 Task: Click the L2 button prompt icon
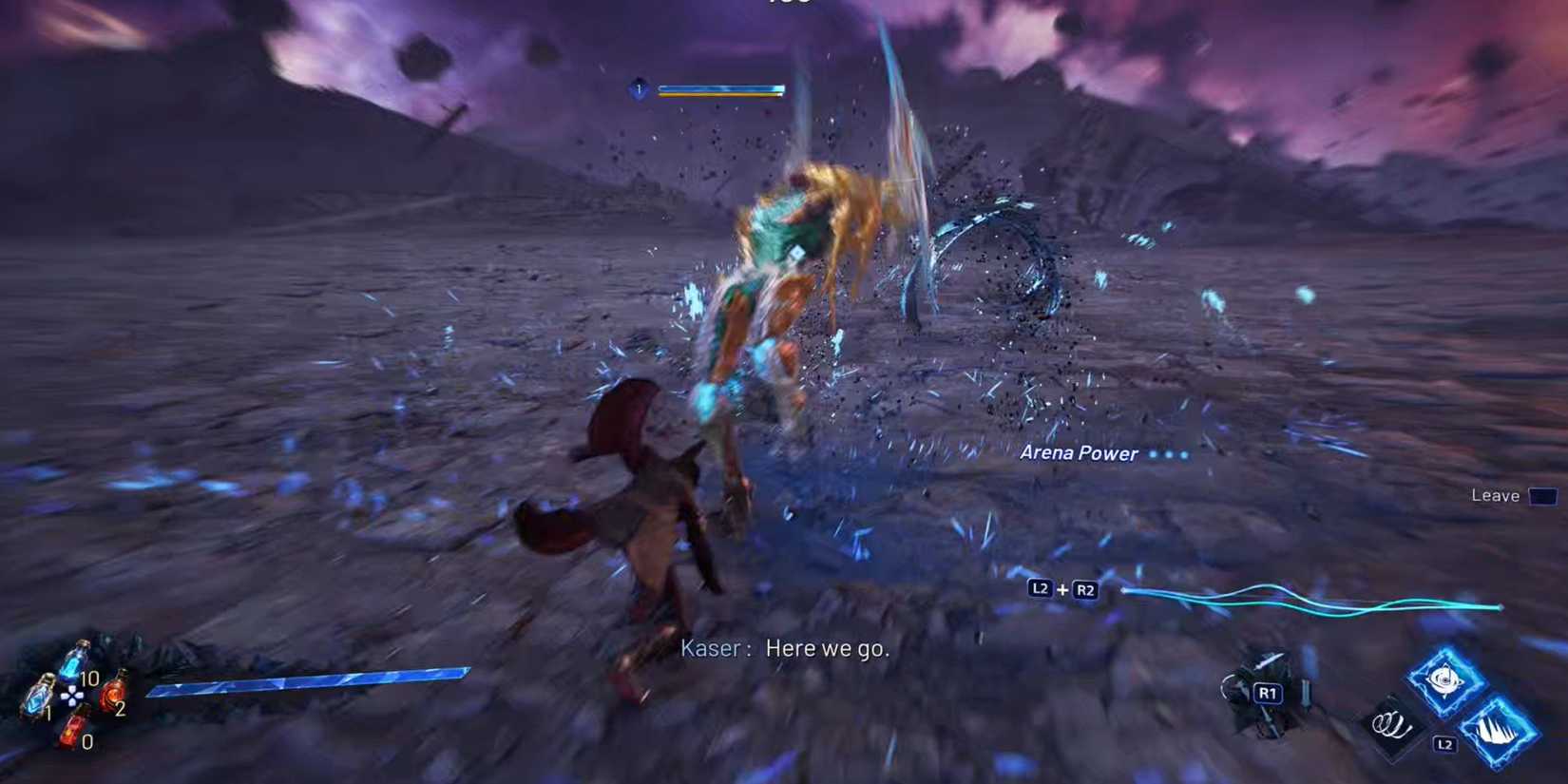tap(1444, 744)
